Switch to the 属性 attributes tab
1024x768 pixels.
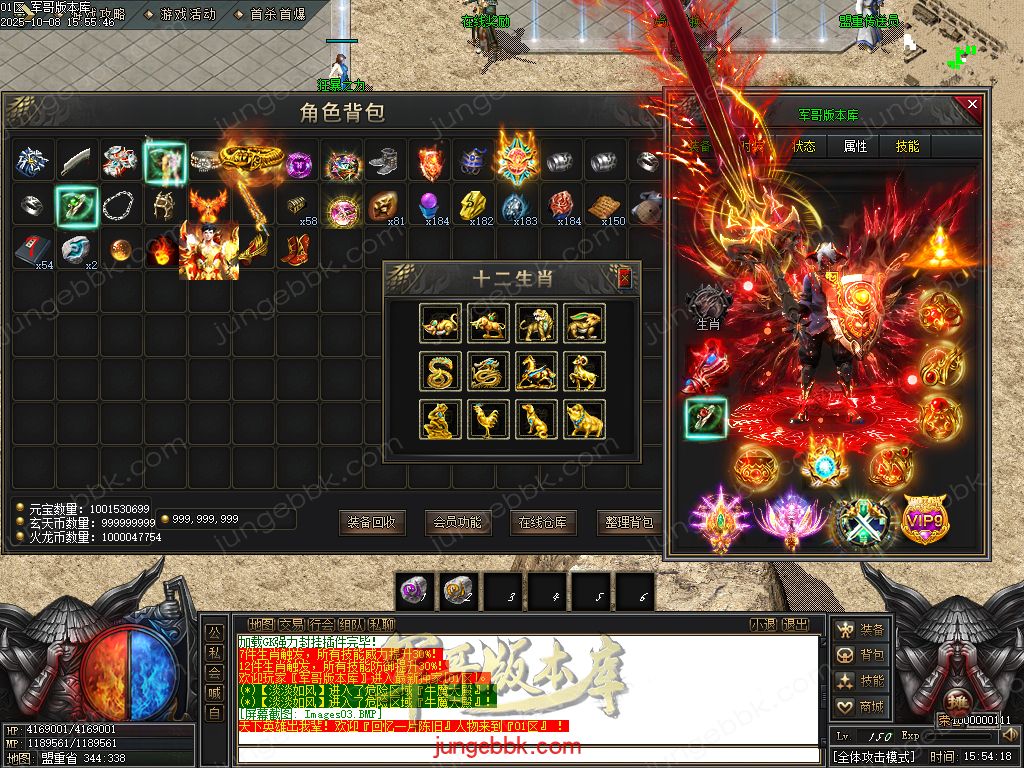(855, 146)
